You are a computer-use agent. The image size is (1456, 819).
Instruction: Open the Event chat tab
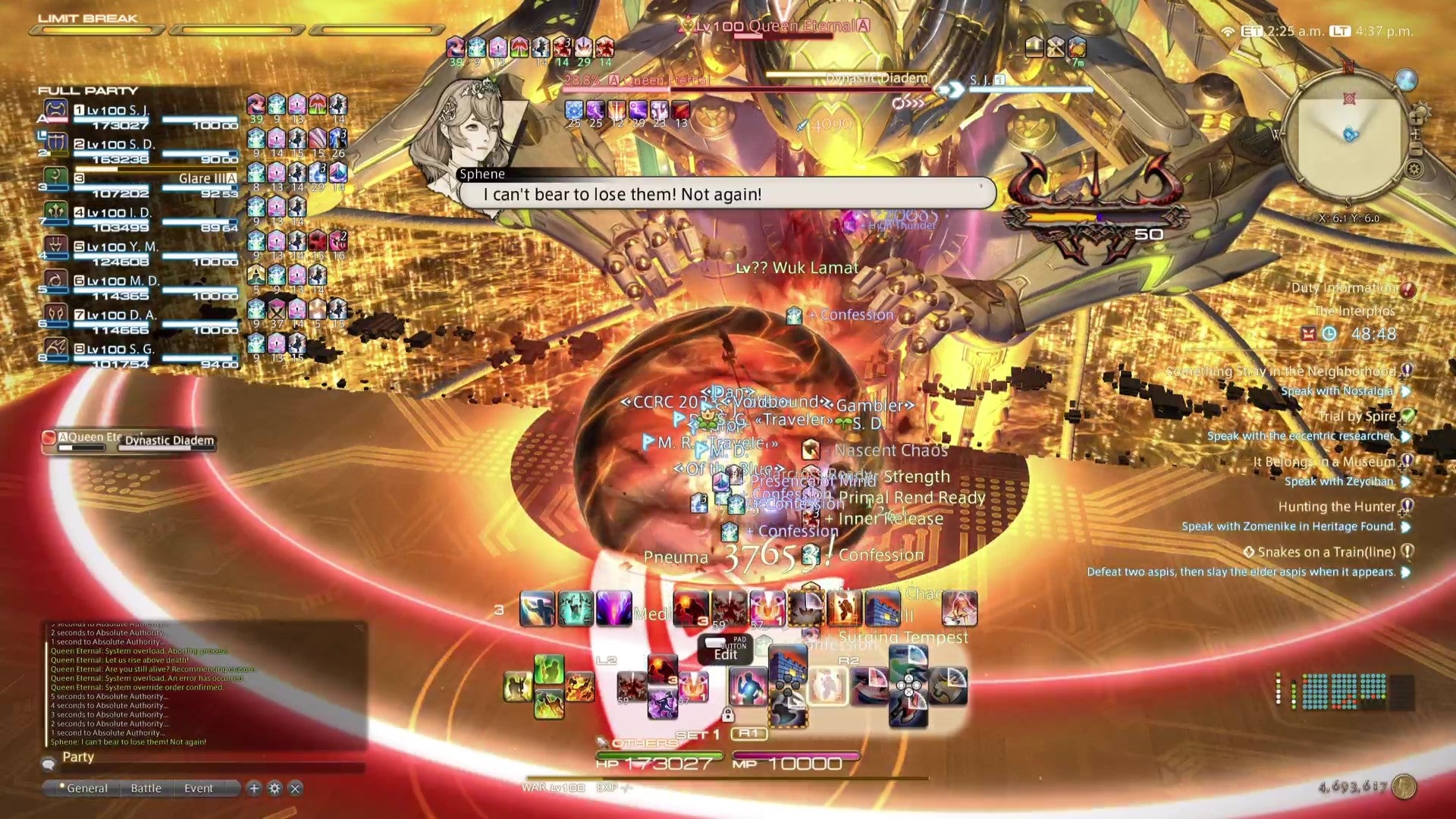coord(199,789)
